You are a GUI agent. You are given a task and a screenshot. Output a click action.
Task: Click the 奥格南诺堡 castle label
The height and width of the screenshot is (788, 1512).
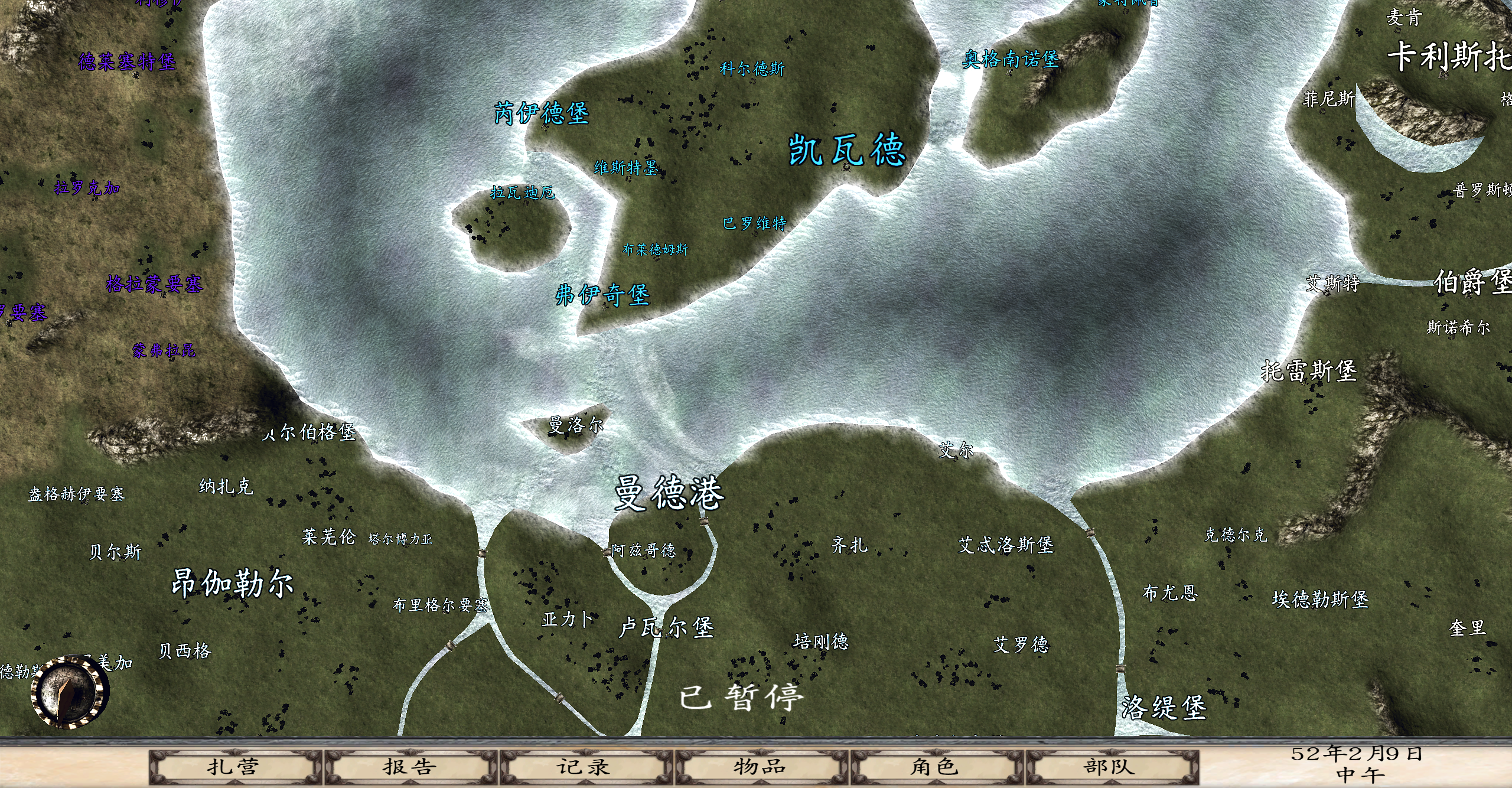[x=1011, y=59]
